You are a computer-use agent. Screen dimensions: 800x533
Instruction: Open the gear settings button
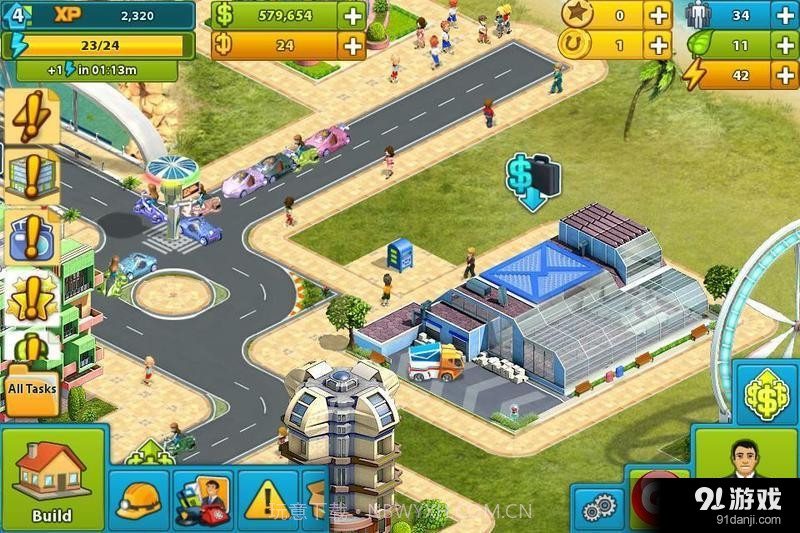pyautogui.click(x=598, y=507)
